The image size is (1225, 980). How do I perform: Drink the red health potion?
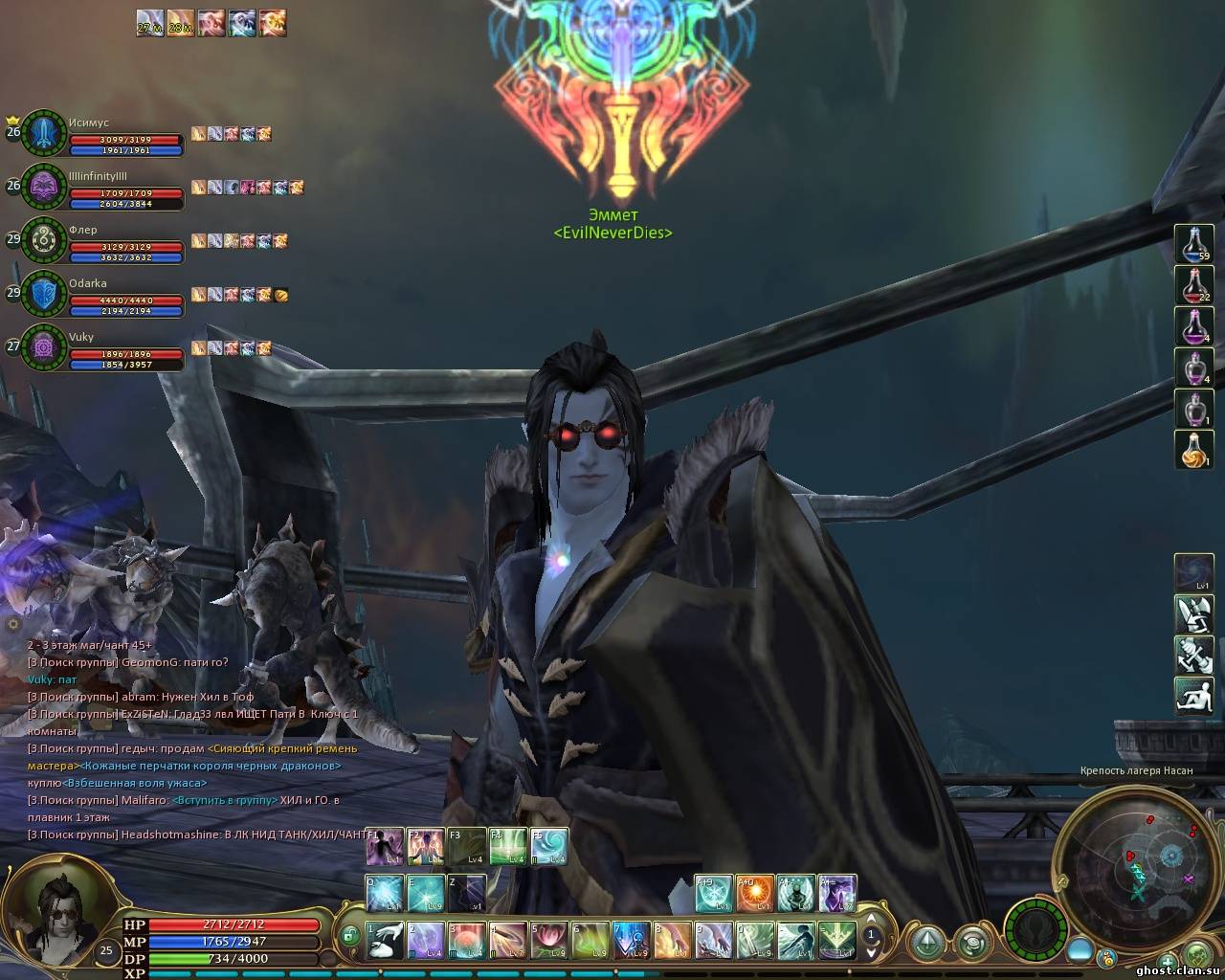1193,285
